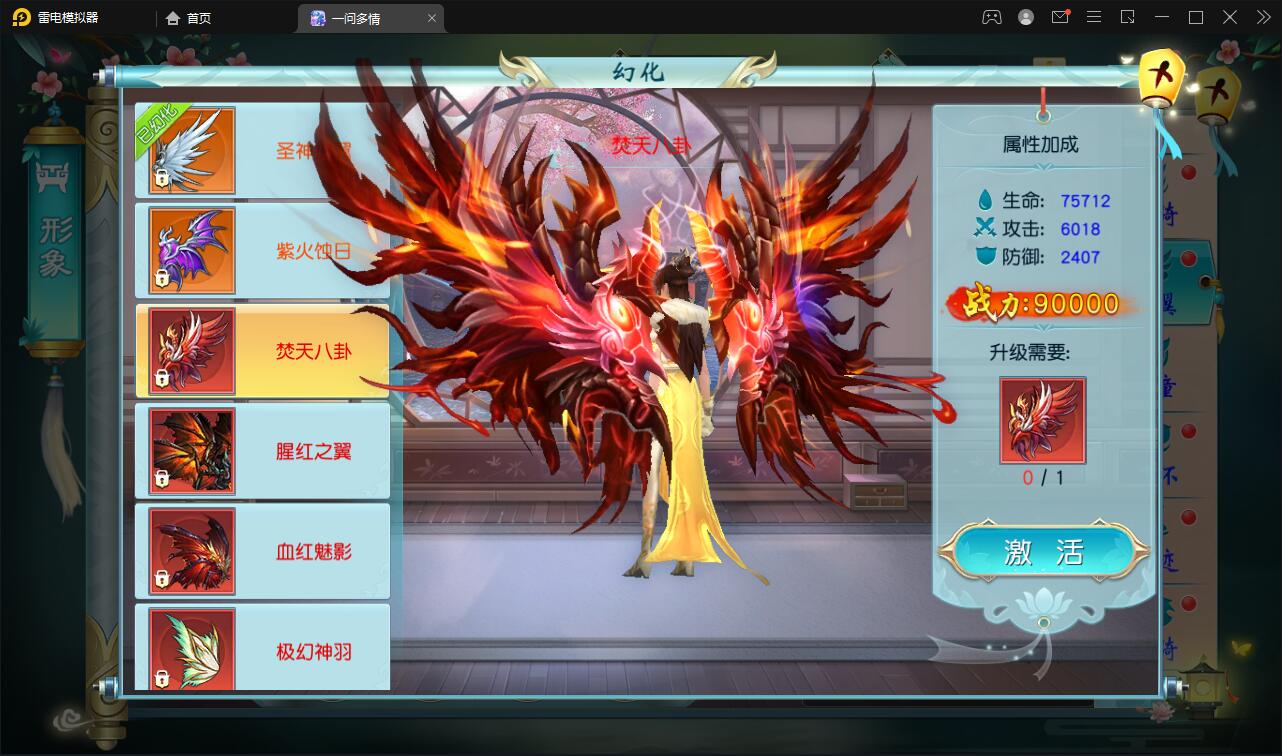Click the lock icon on 紫火蚀日 entry

pyautogui.click(x=161, y=280)
